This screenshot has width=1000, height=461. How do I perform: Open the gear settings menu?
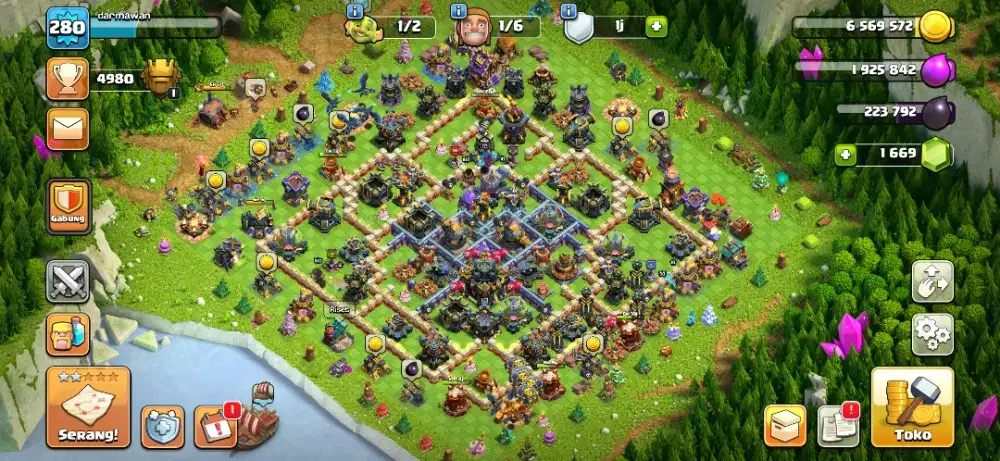(932, 332)
